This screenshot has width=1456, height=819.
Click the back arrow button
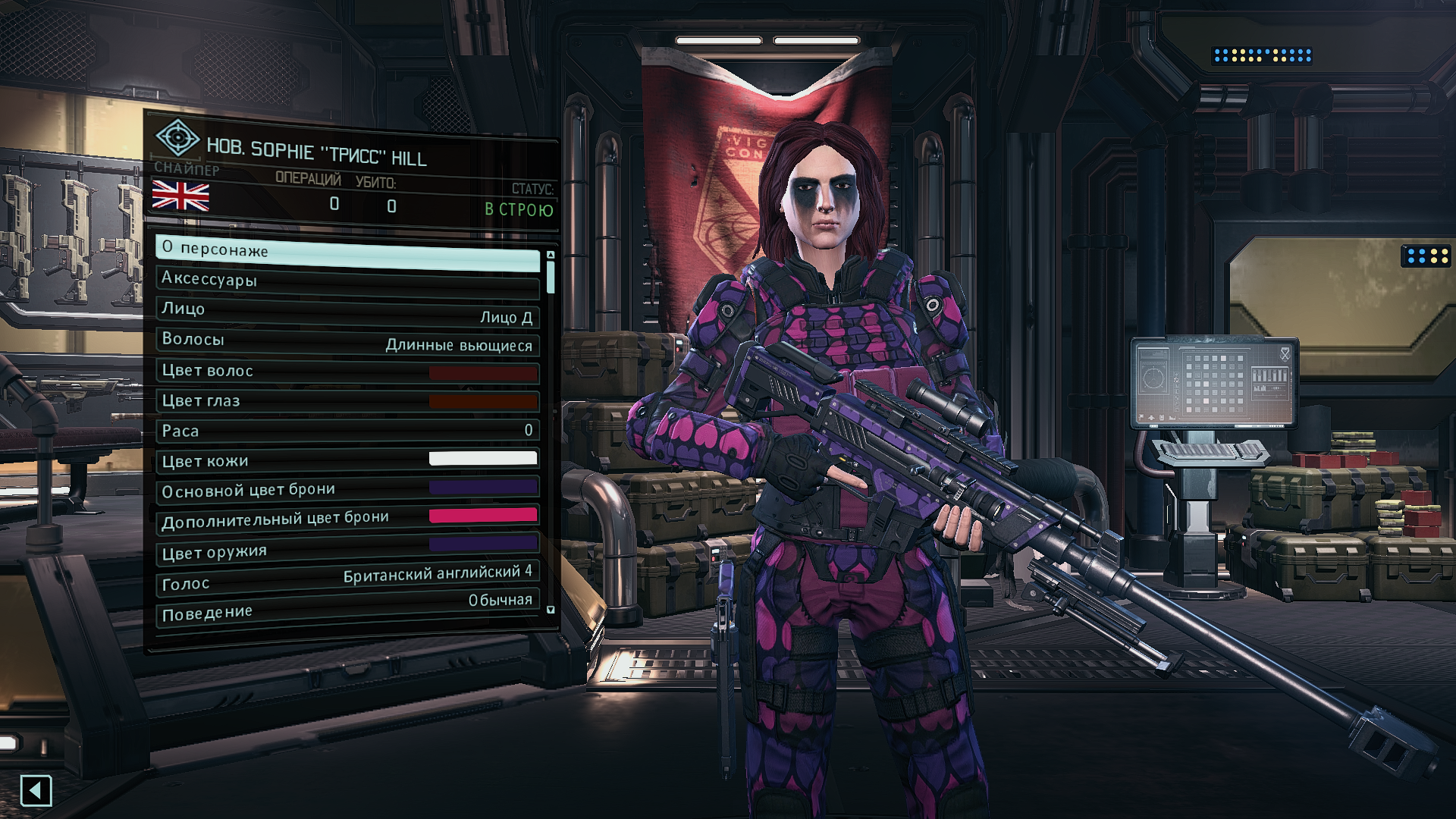(x=36, y=791)
